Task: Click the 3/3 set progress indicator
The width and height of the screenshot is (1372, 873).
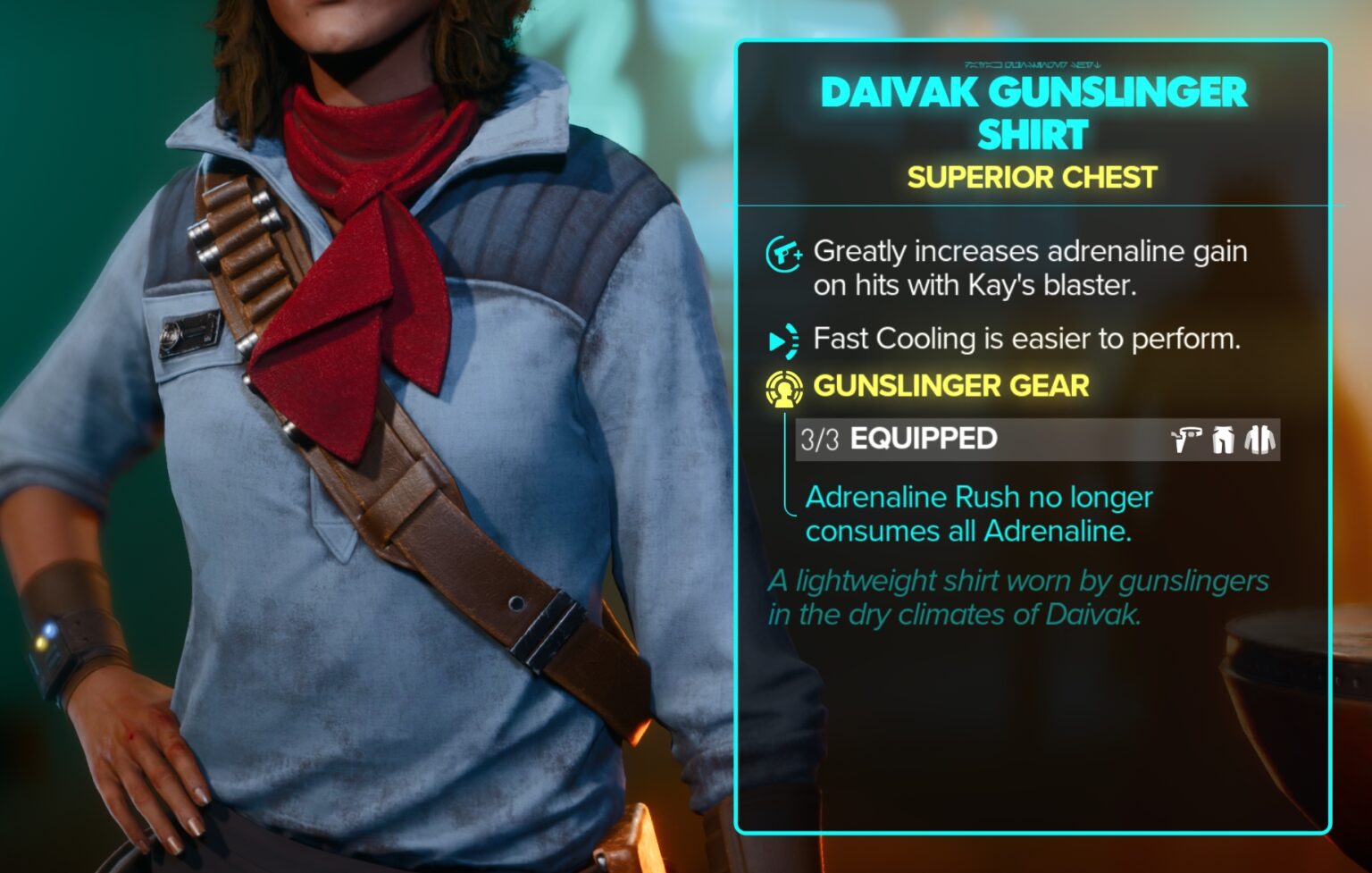Action: [x=818, y=439]
